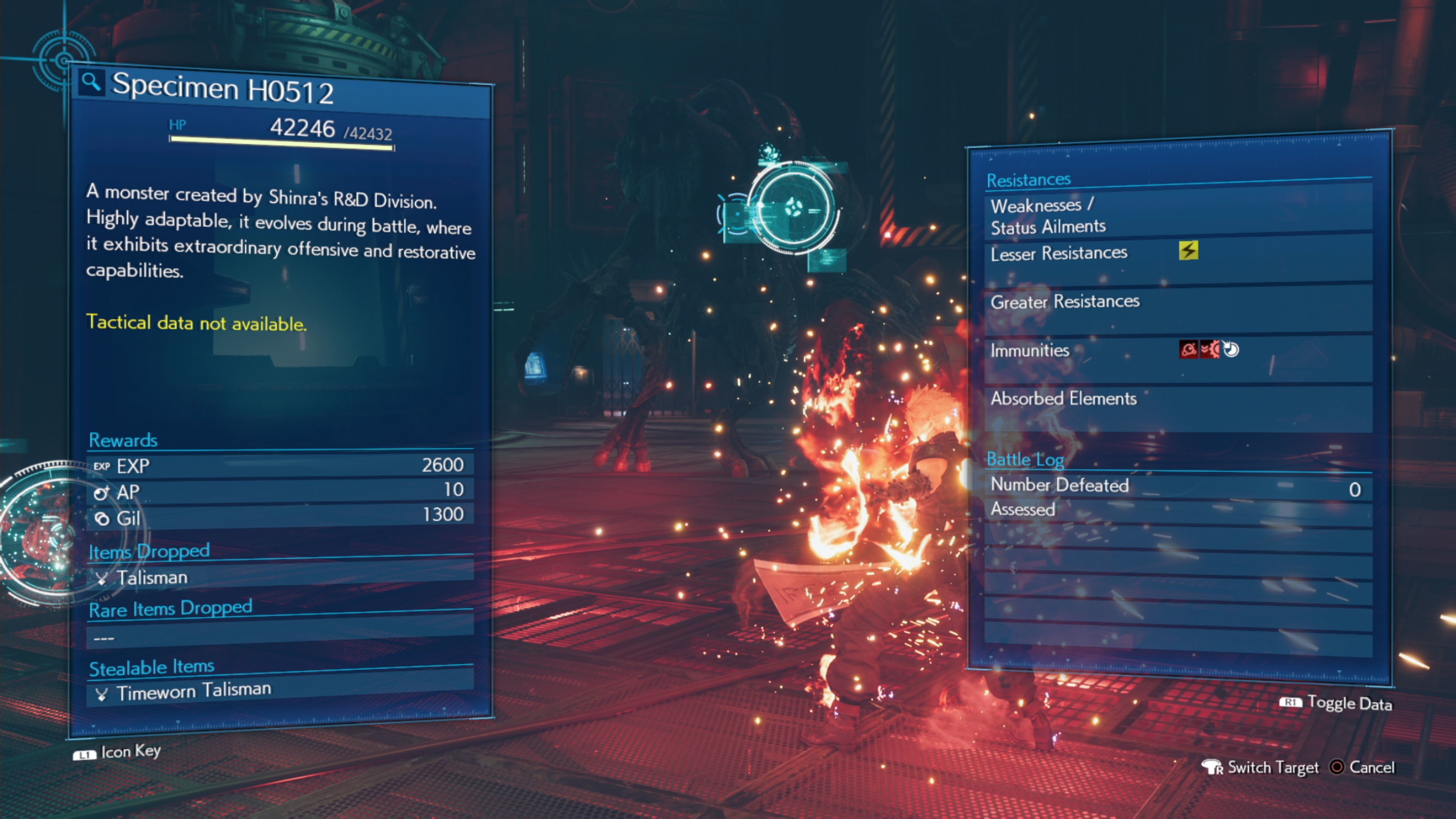
Task: Select the Switch Target option
Action: (1260, 767)
